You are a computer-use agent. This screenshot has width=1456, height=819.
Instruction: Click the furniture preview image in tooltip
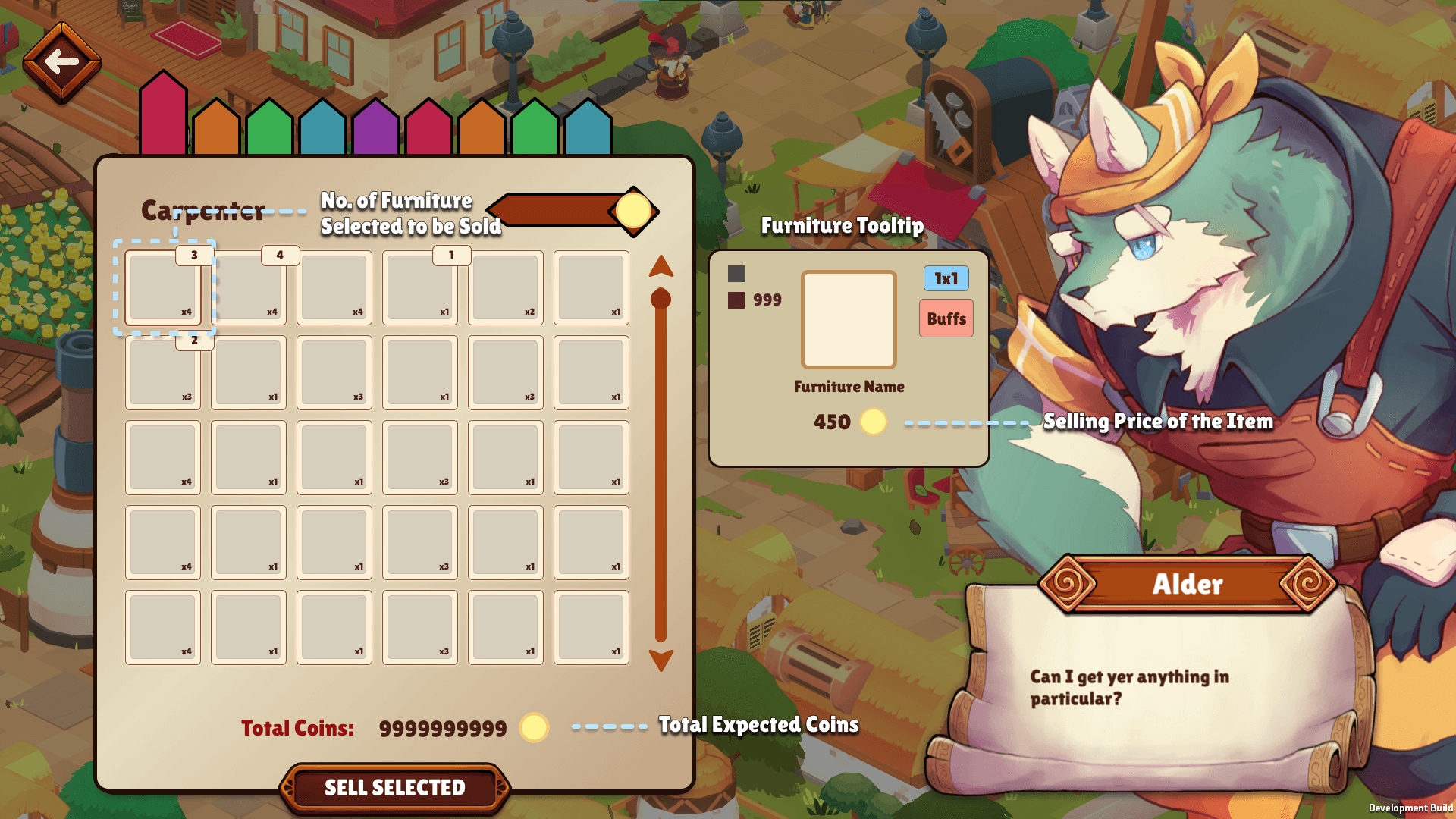tap(849, 319)
